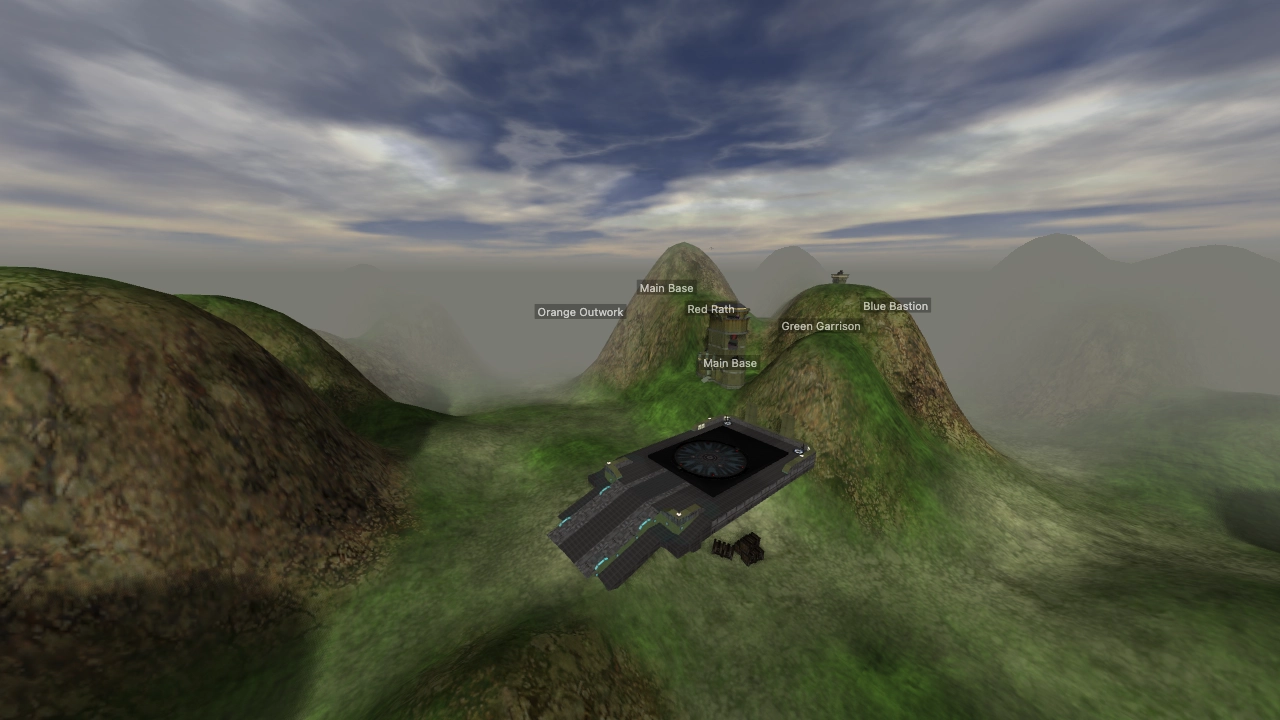Select the beacon light on the platform's right corner
The height and width of the screenshot is (720, 1280).
coord(798,450)
